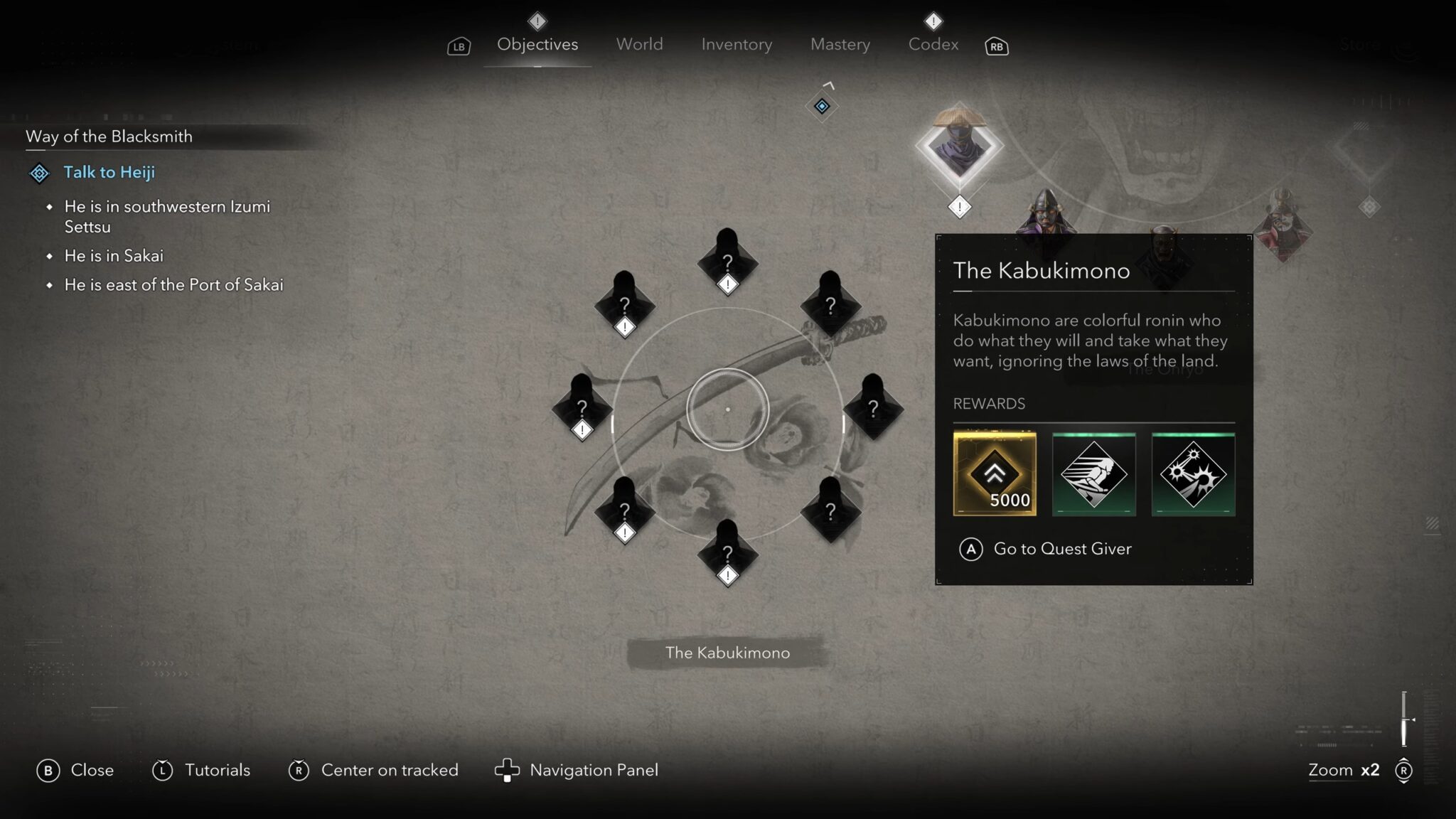Viewport: 1456px width, 819px height.
Task: Select the third reward icon with spiked weapon
Action: point(1192,474)
